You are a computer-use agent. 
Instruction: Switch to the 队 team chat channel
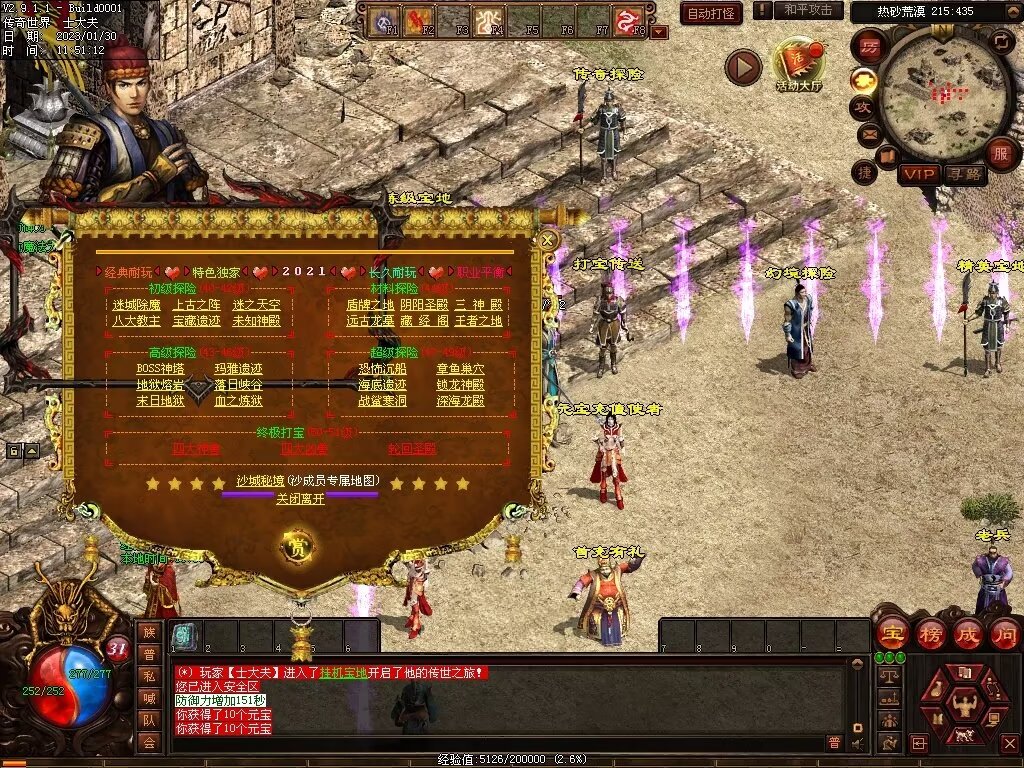click(x=149, y=719)
